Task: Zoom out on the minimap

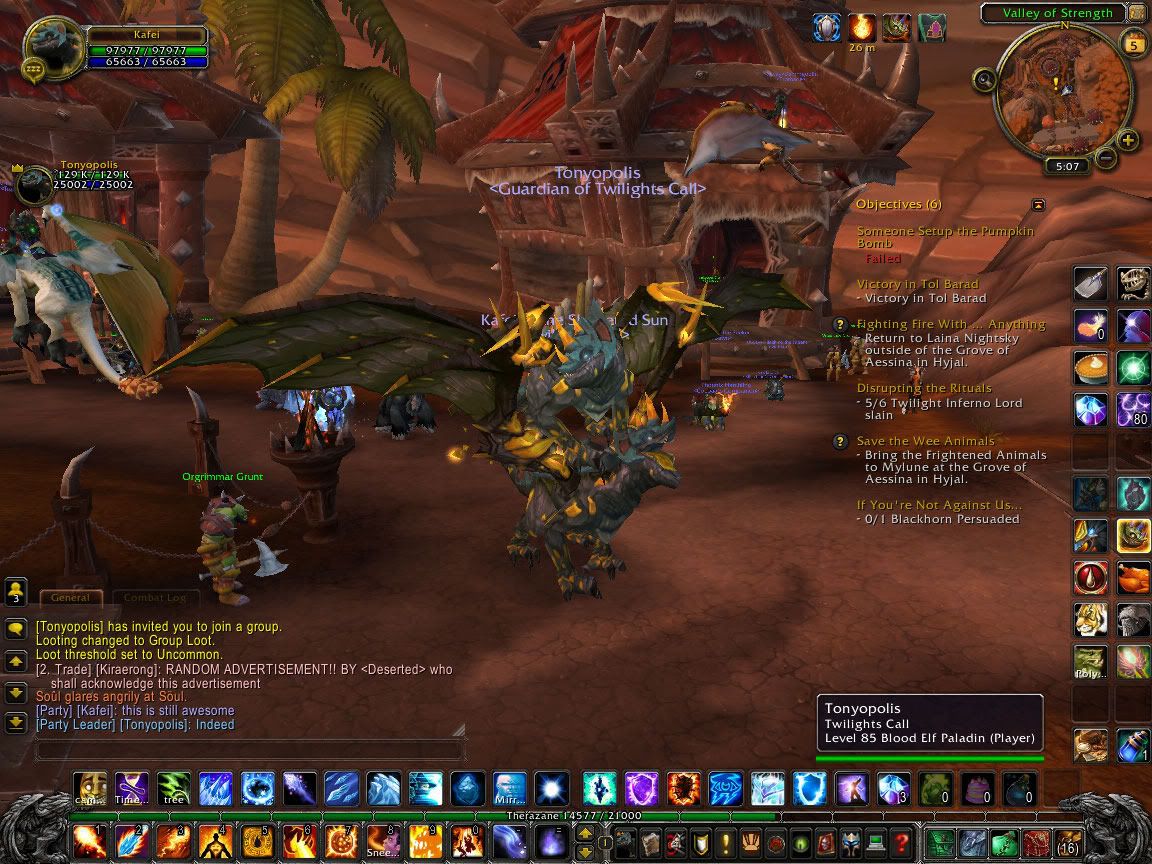Action: 1105,157
